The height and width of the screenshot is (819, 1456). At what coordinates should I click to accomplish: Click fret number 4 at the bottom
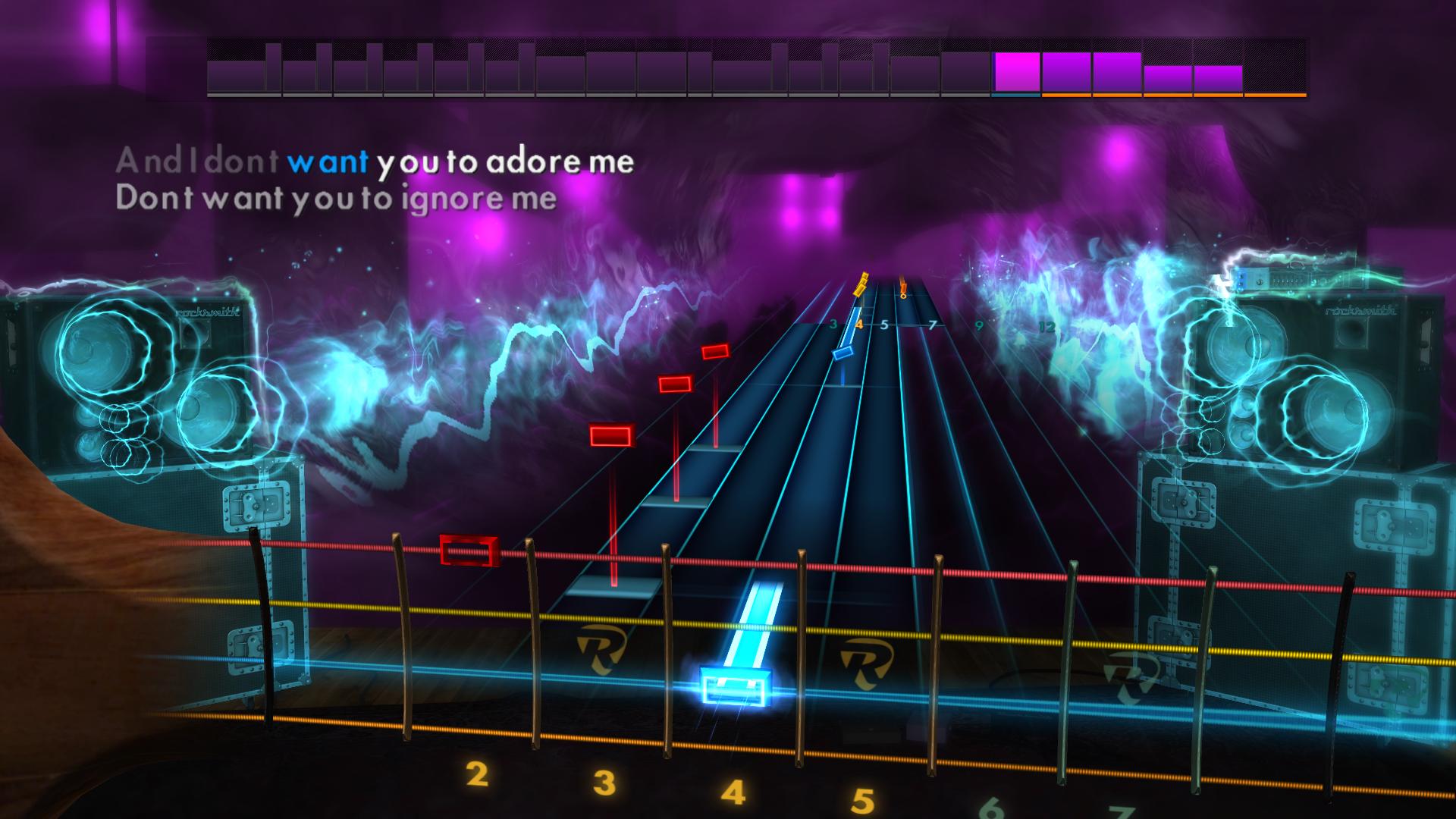tap(732, 792)
